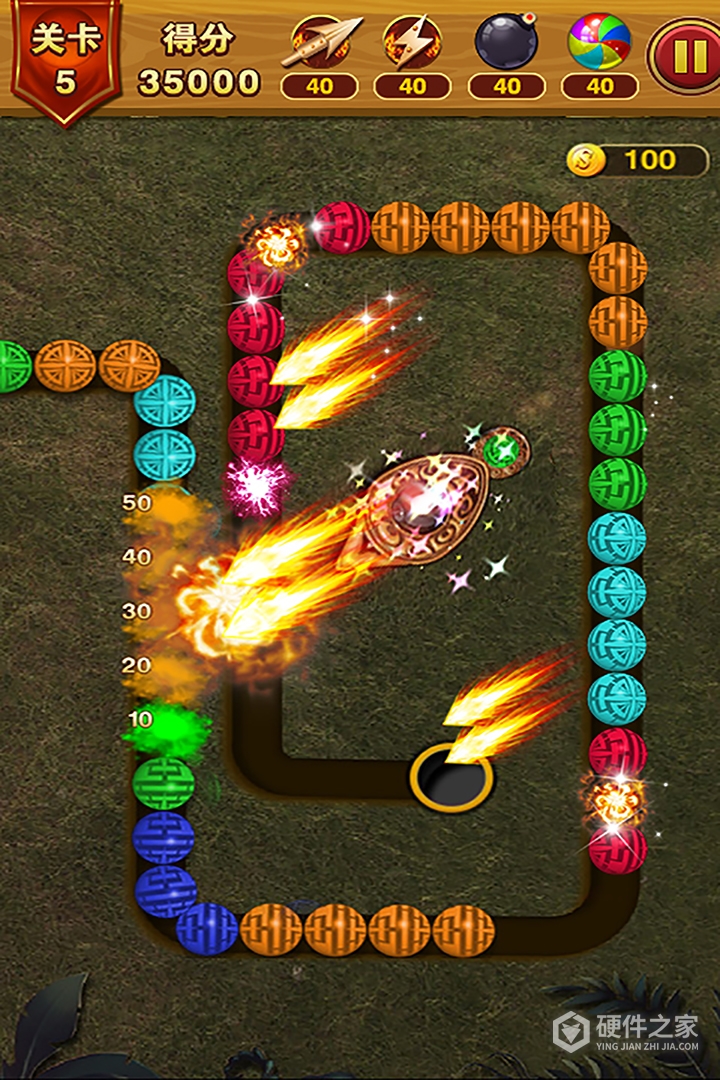
Task: Select the rainbow ball power-up
Action: (599, 45)
